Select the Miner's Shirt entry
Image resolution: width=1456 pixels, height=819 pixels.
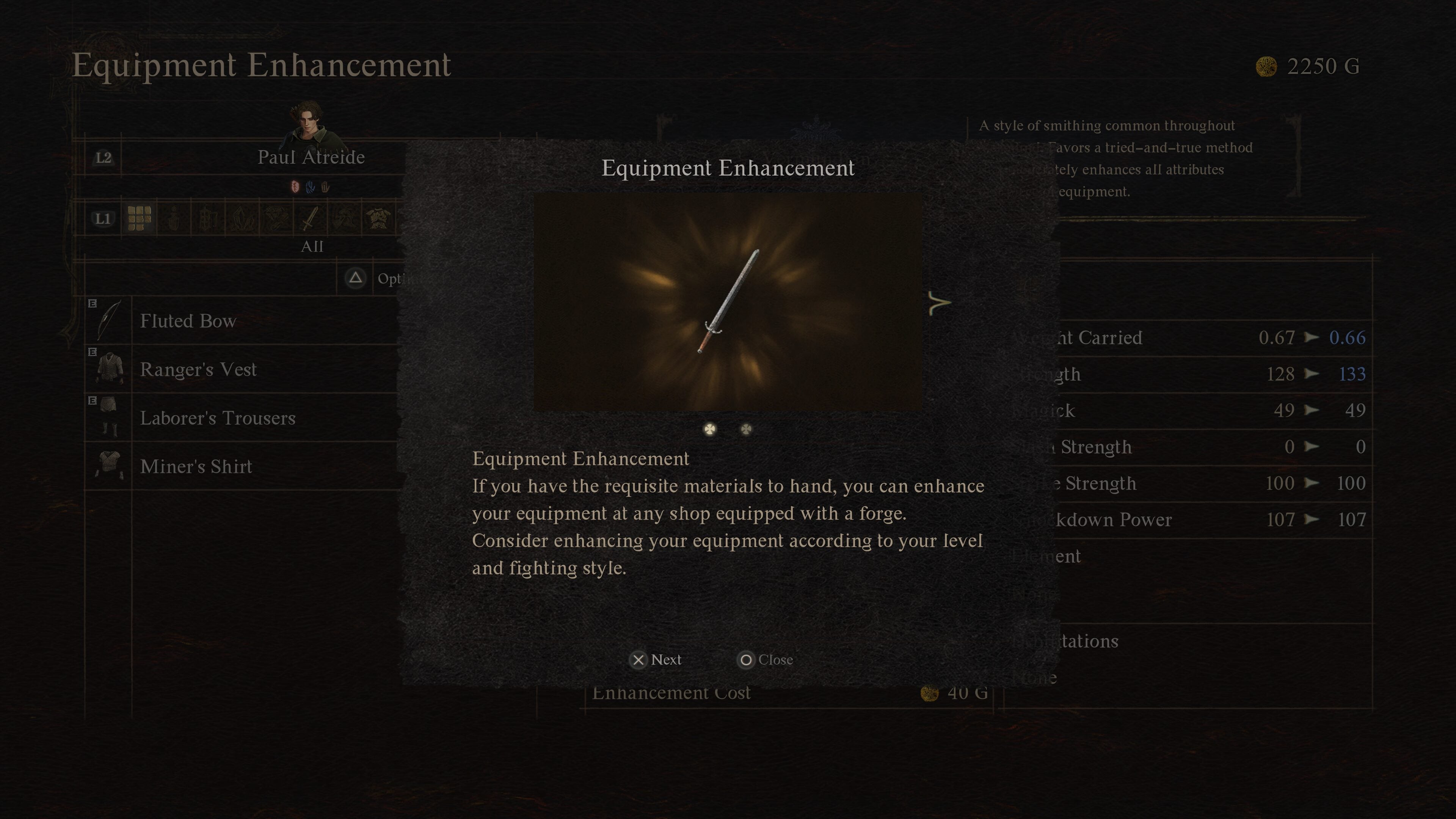pyautogui.click(x=196, y=467)
